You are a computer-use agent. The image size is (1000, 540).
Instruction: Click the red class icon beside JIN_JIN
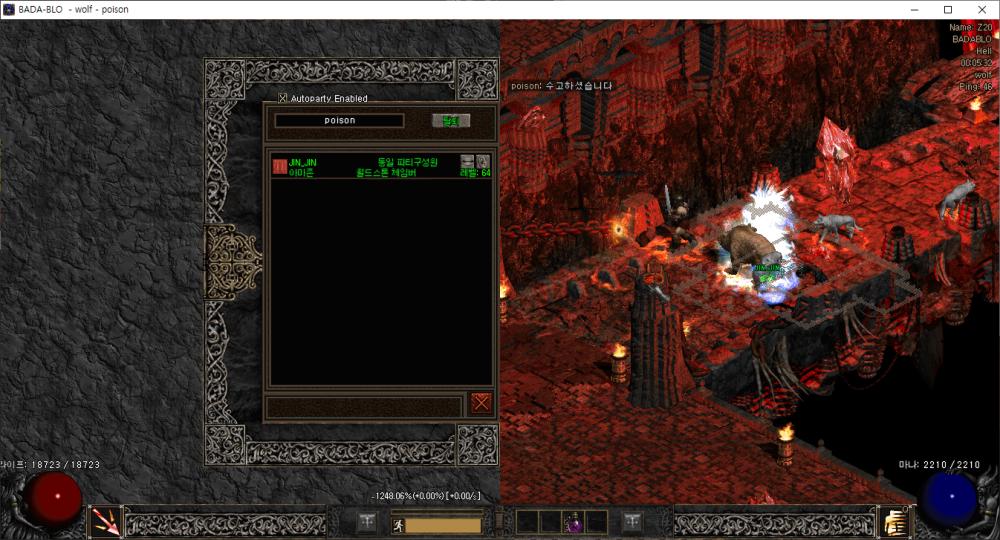click(279, 166)
